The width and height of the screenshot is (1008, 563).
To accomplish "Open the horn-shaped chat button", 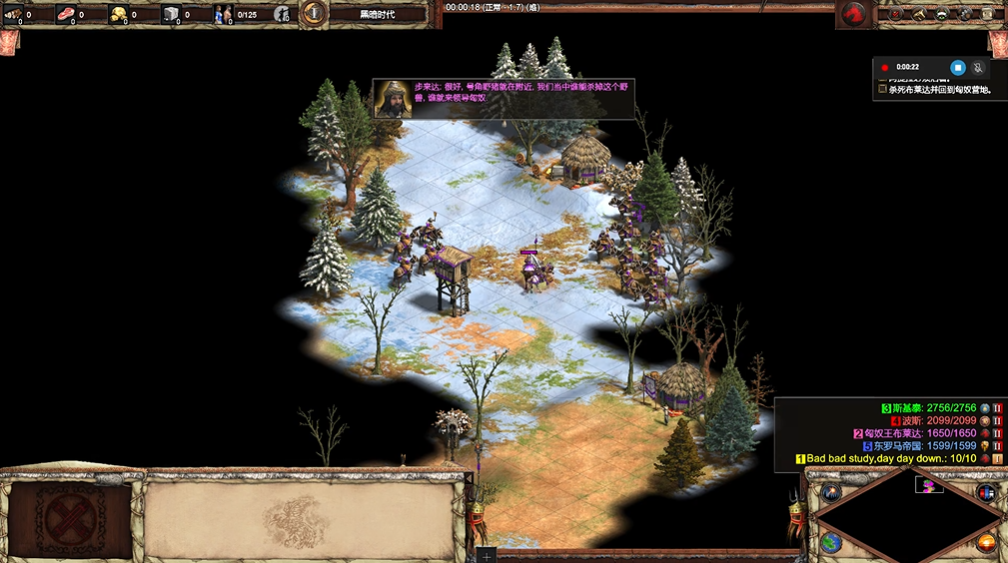I will point(919,14).
